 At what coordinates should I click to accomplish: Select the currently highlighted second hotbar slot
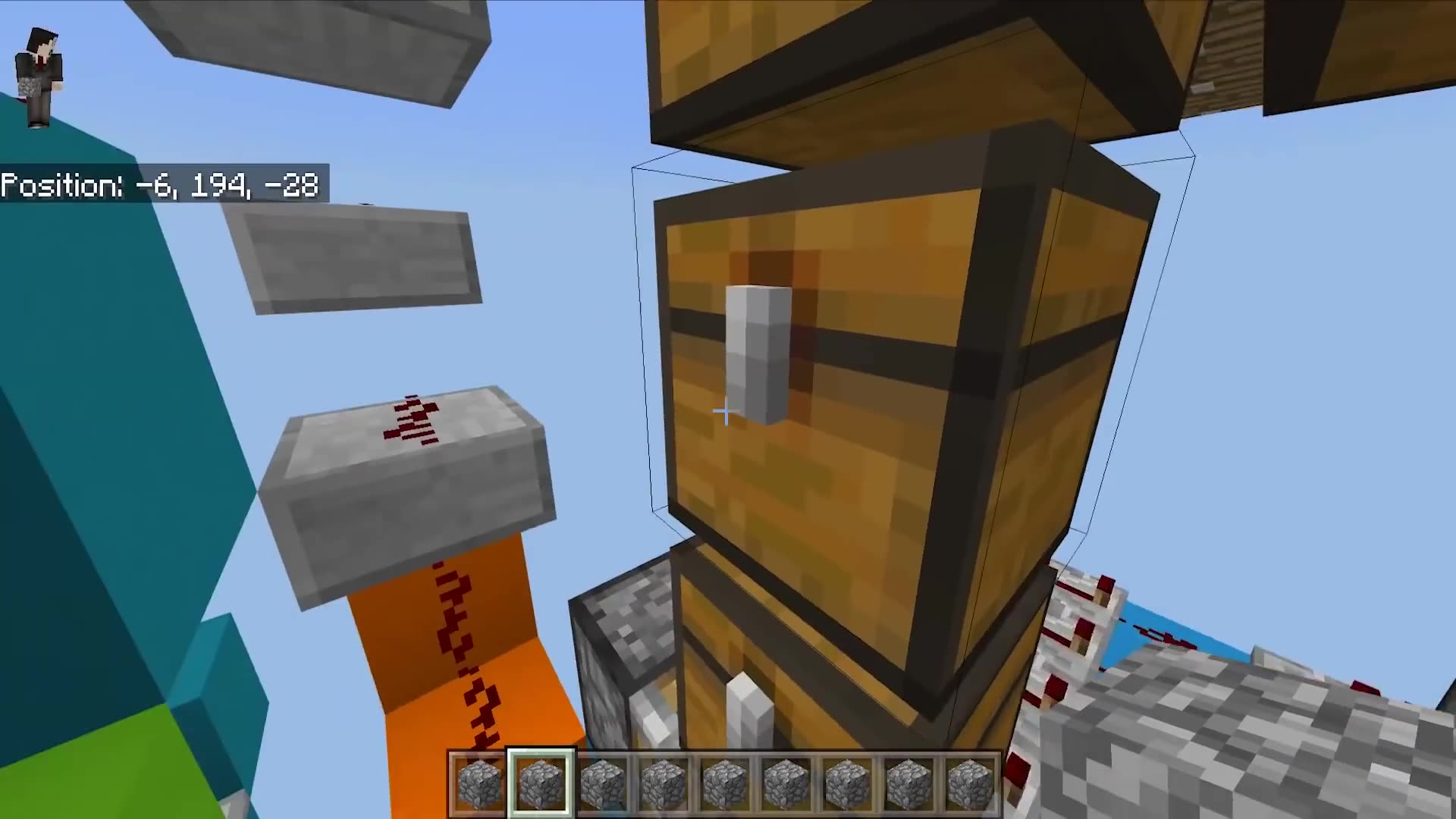(540, 781)
